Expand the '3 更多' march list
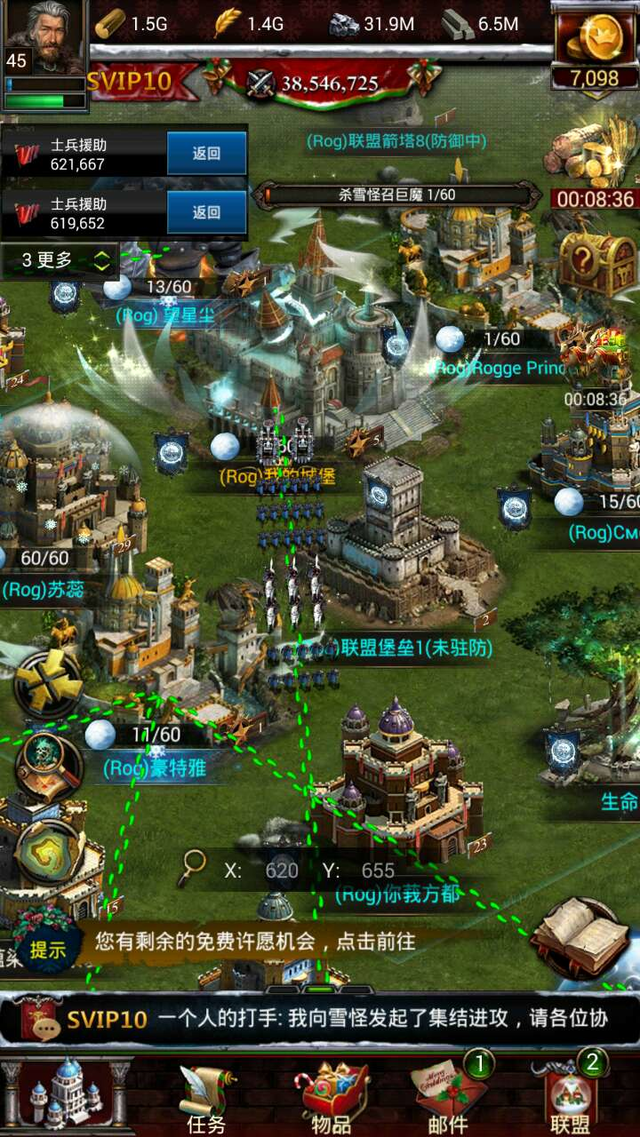The height and width of the screenshot is (1137, 640). tap(61, 261)
